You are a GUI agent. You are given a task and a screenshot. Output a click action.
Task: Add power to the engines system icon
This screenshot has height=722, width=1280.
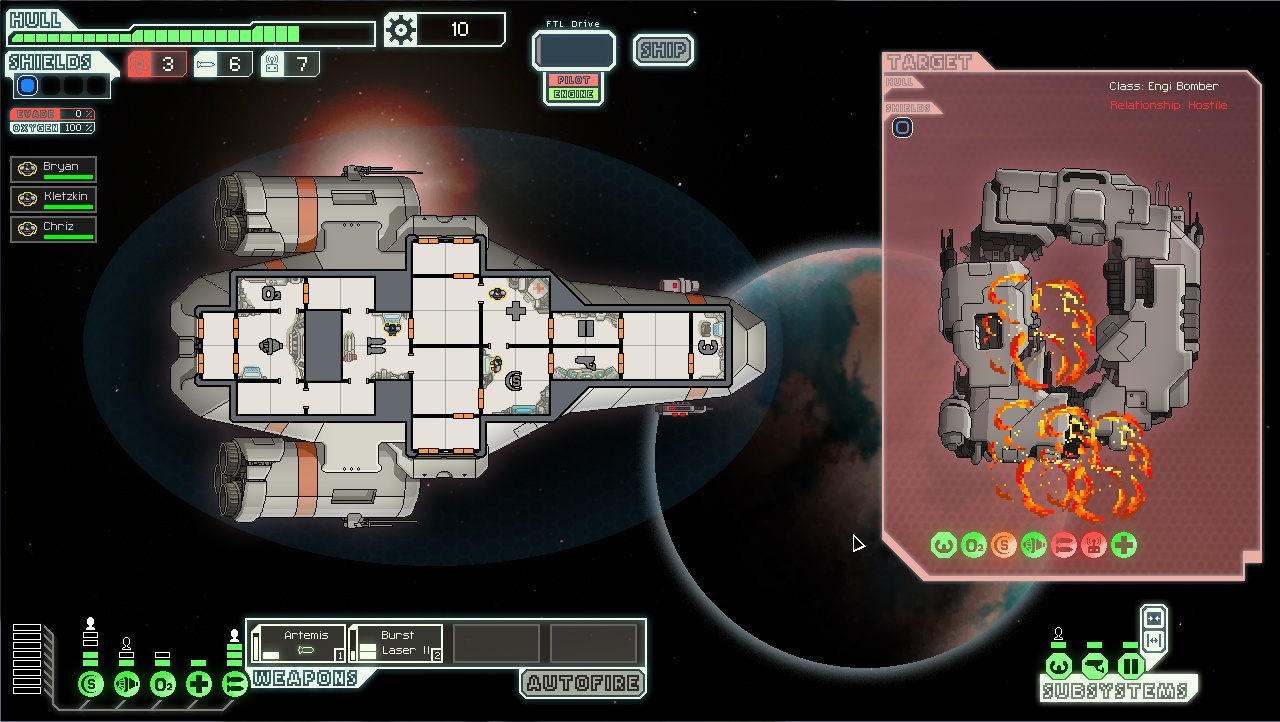(127, 684)
